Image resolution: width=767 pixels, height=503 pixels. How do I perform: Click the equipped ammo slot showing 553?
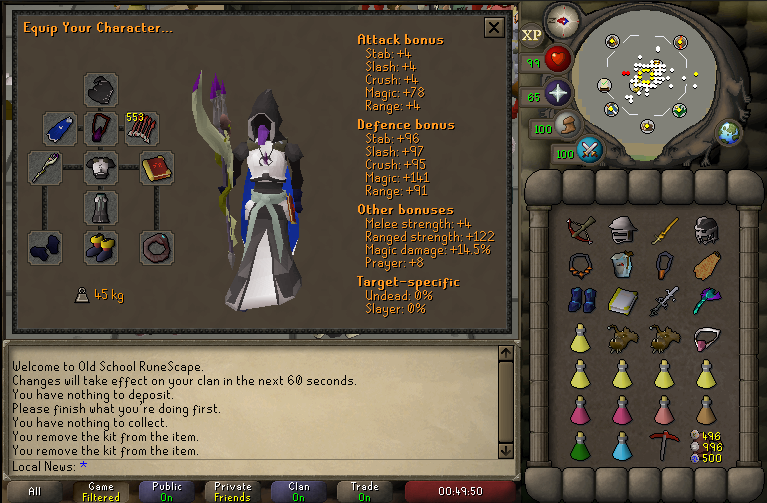(x=141, y=128)
